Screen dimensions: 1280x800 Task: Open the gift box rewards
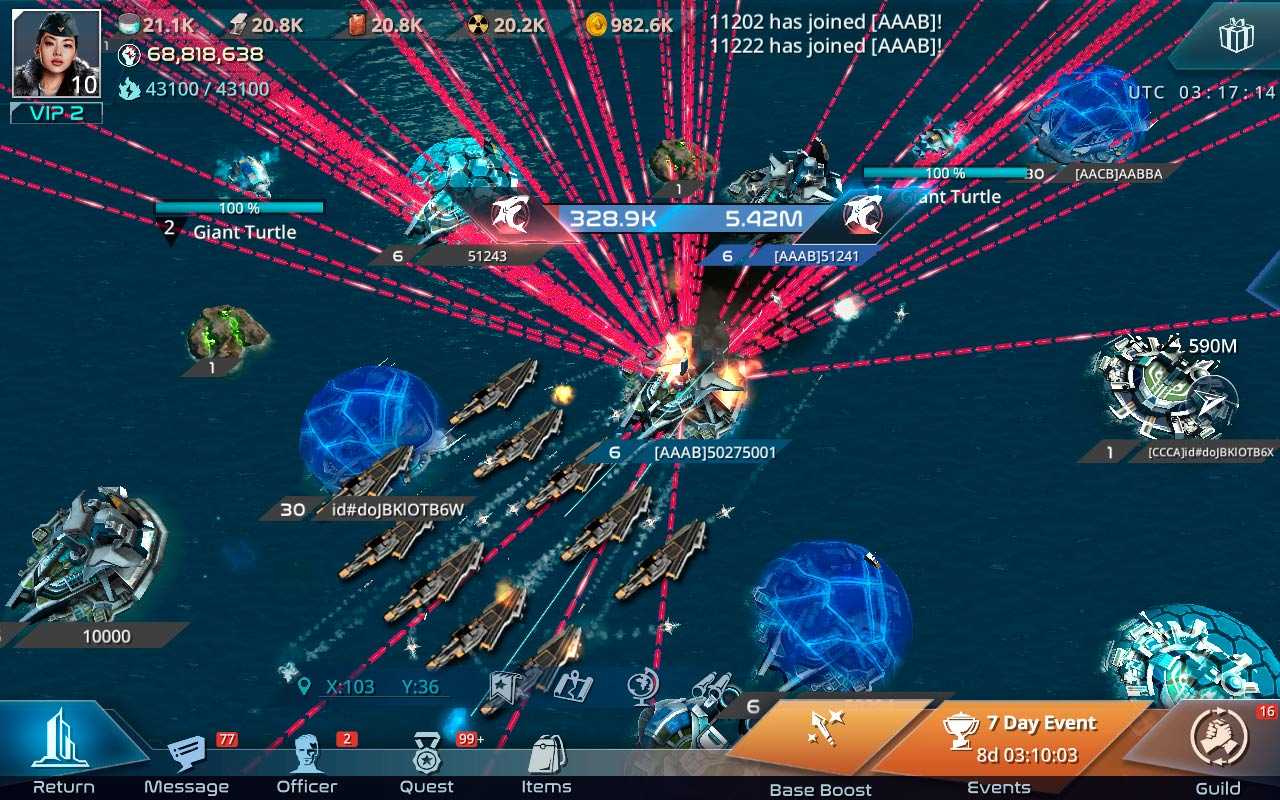pos(1236,38)
